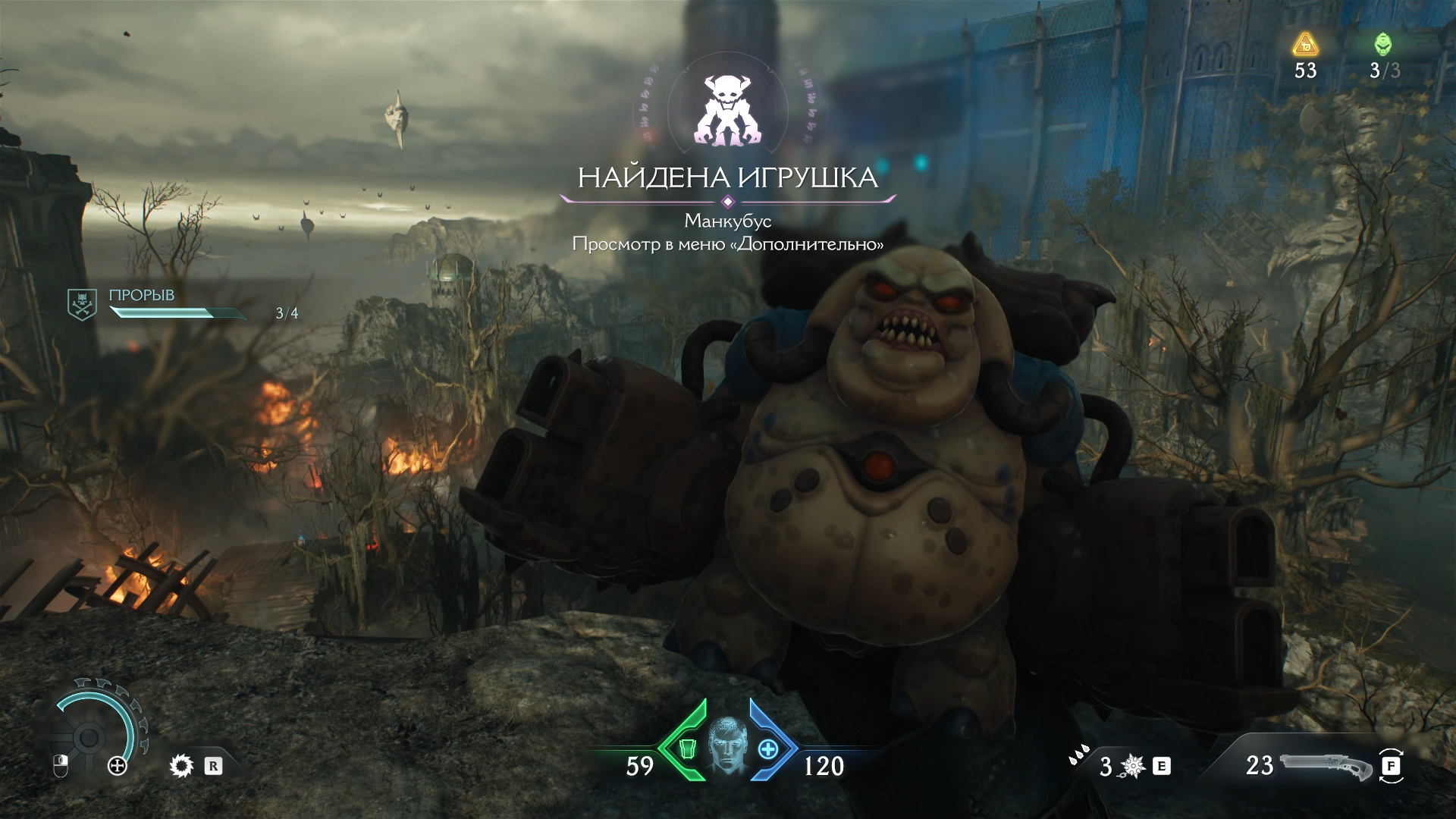Click the gold currency icon
The image size is (1456, 819).
tap(1305, 45)
